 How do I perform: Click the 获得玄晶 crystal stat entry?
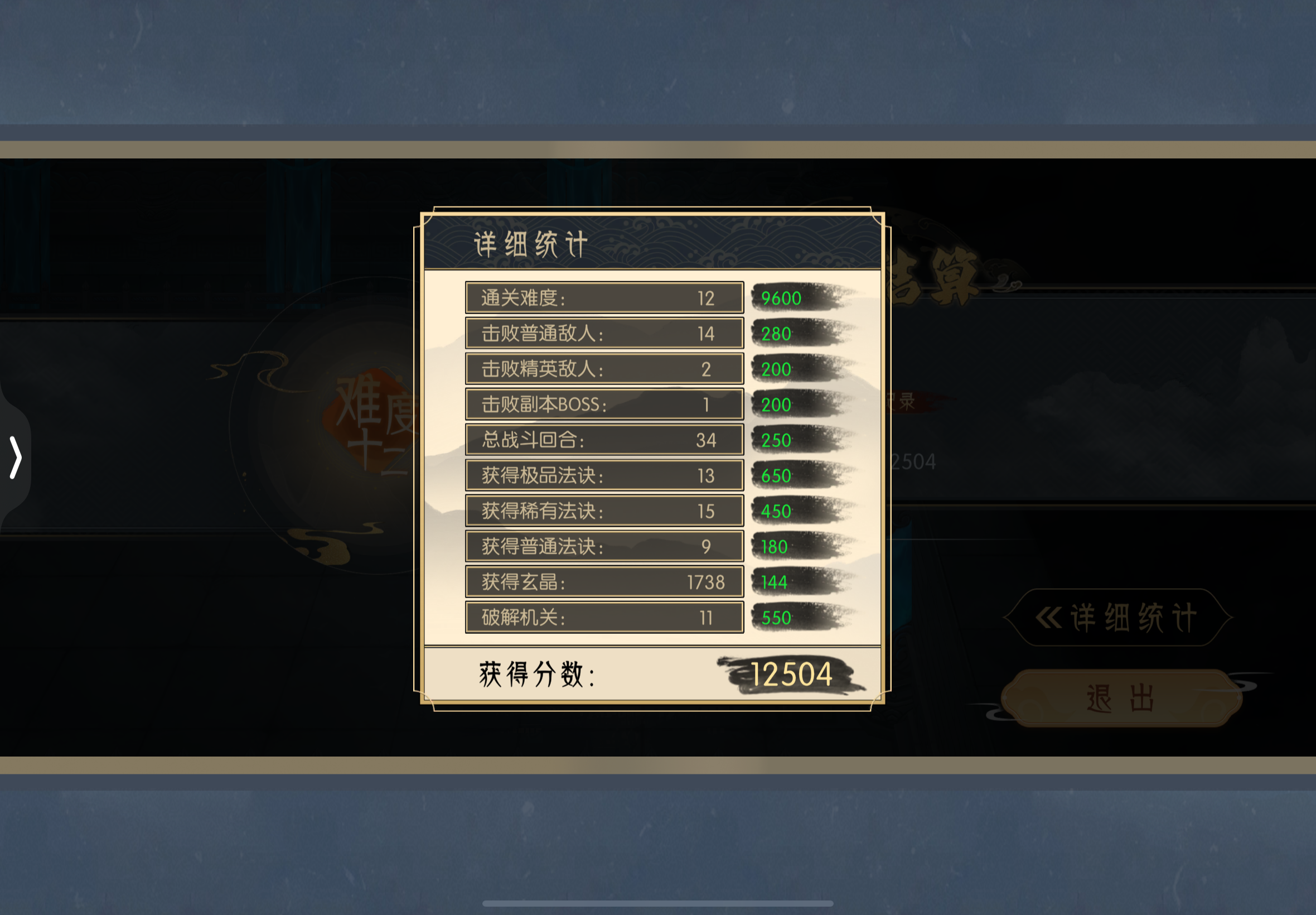tap(604, 582)
